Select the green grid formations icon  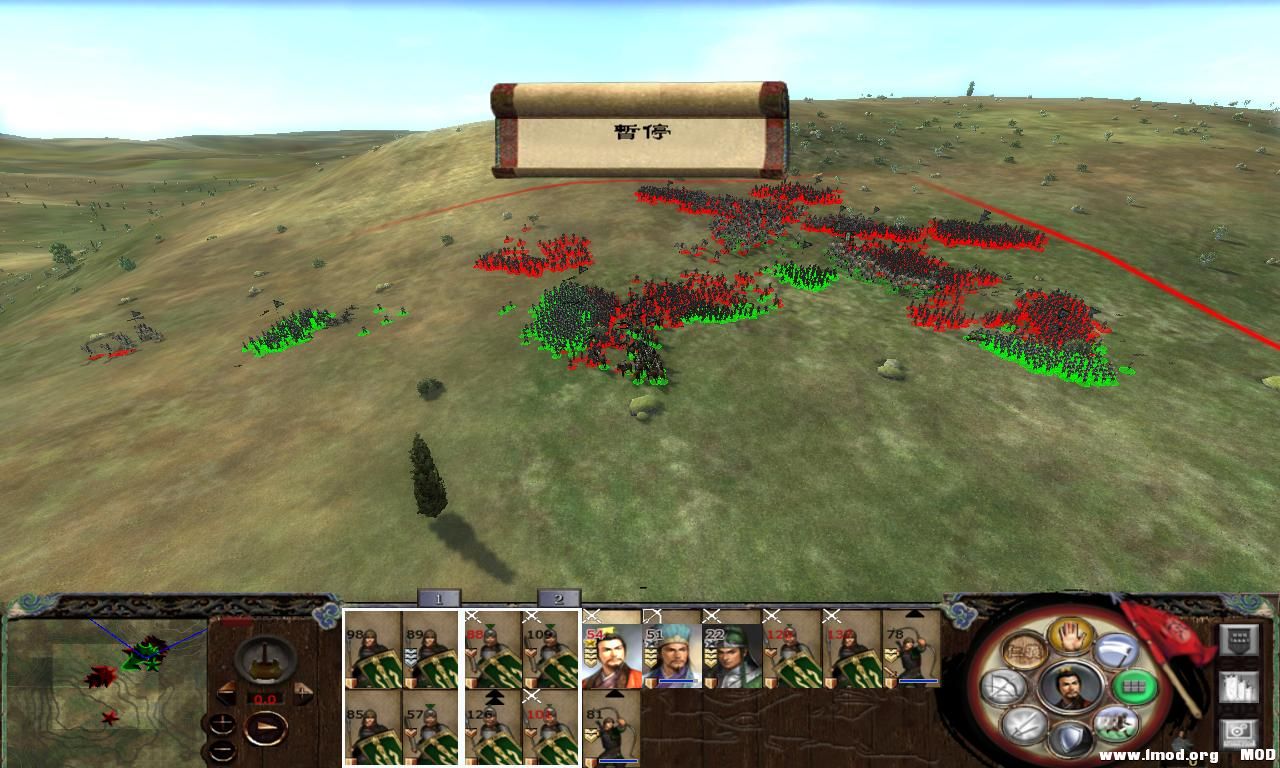coord(1133,685)
